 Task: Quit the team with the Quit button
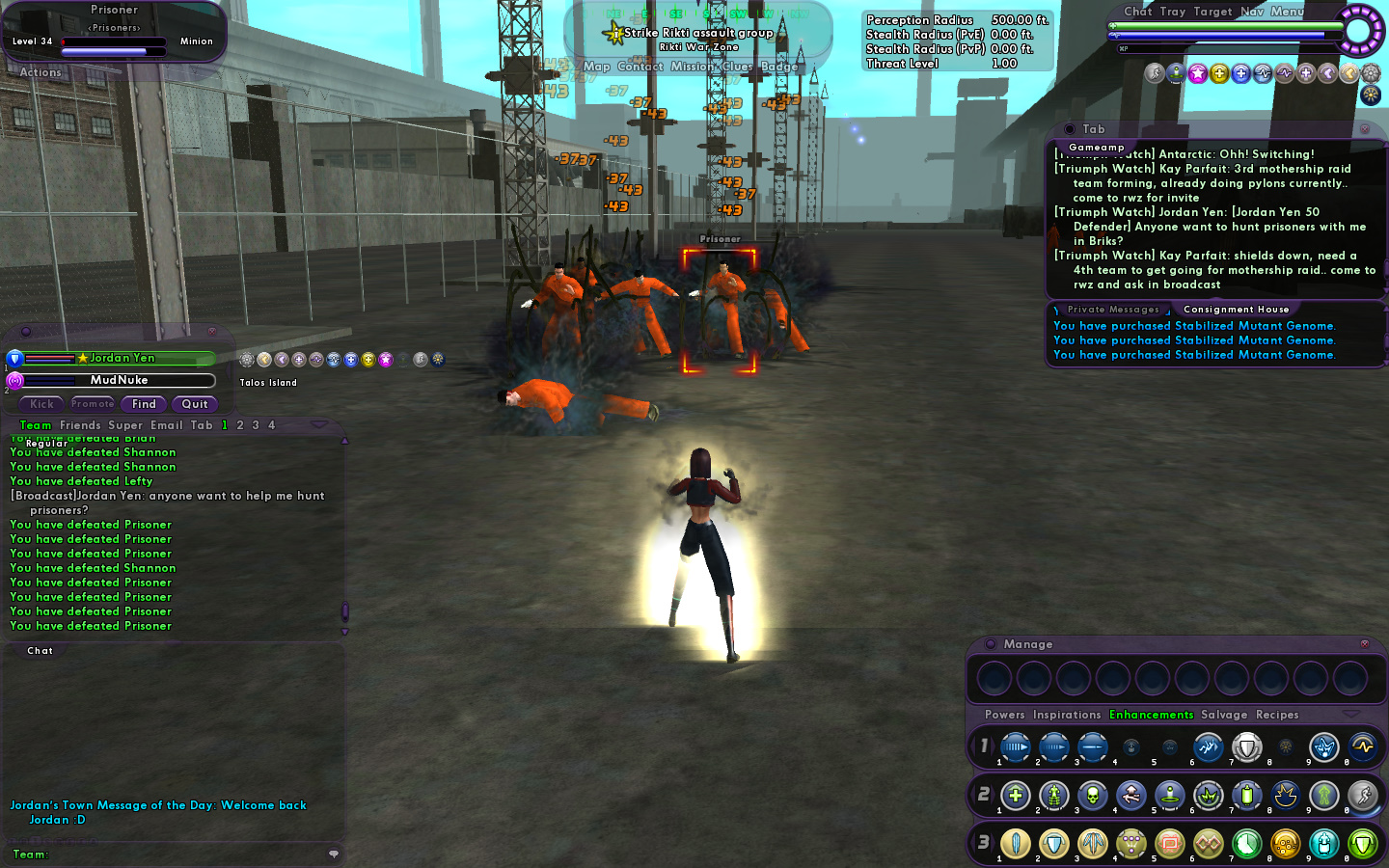(x=195, y=404)
